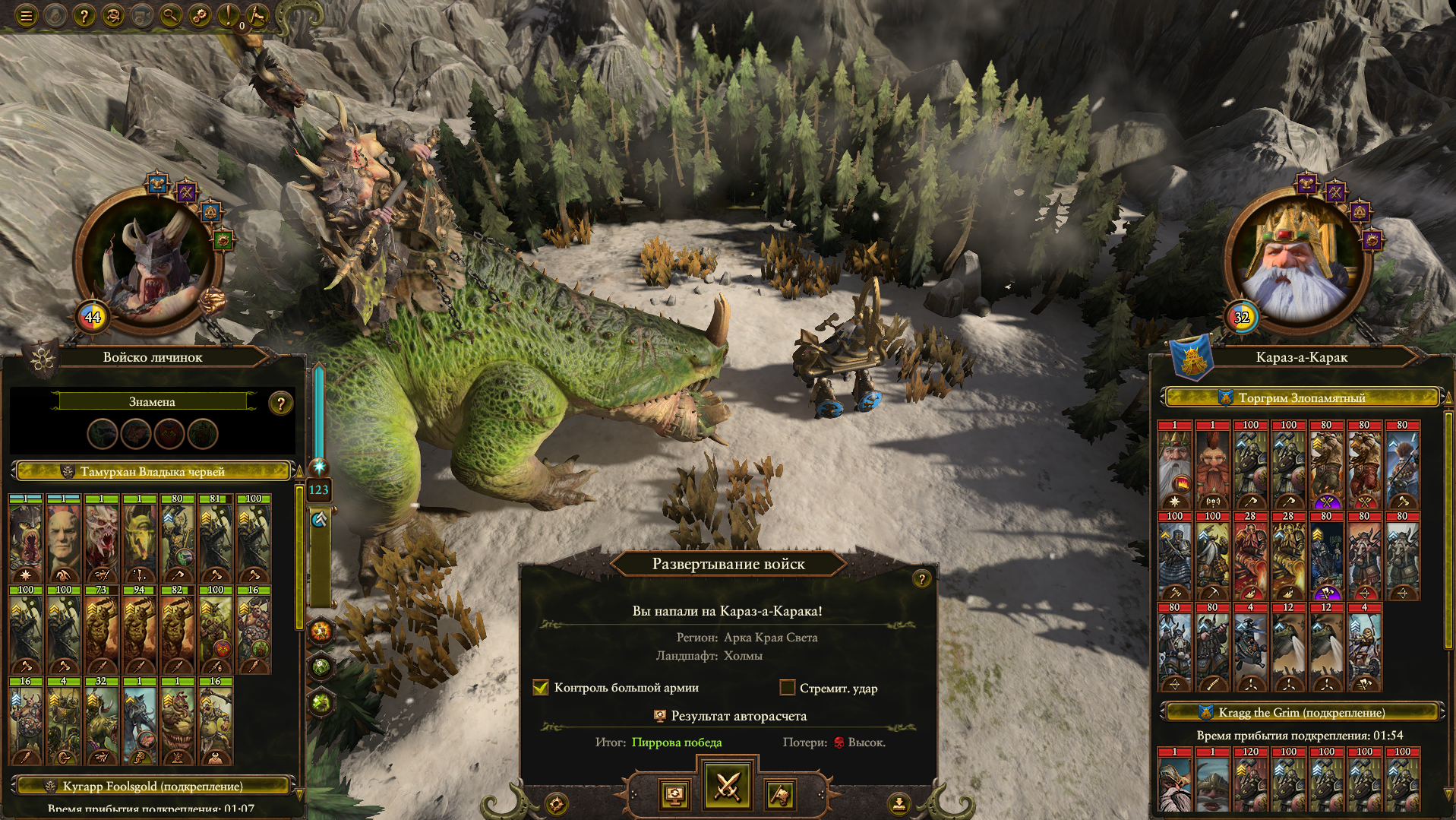Toggle the 'Контроль большой армии' checkbox
The height and width of the screenshot is (820, 1456).
click(x=541, y=688)
